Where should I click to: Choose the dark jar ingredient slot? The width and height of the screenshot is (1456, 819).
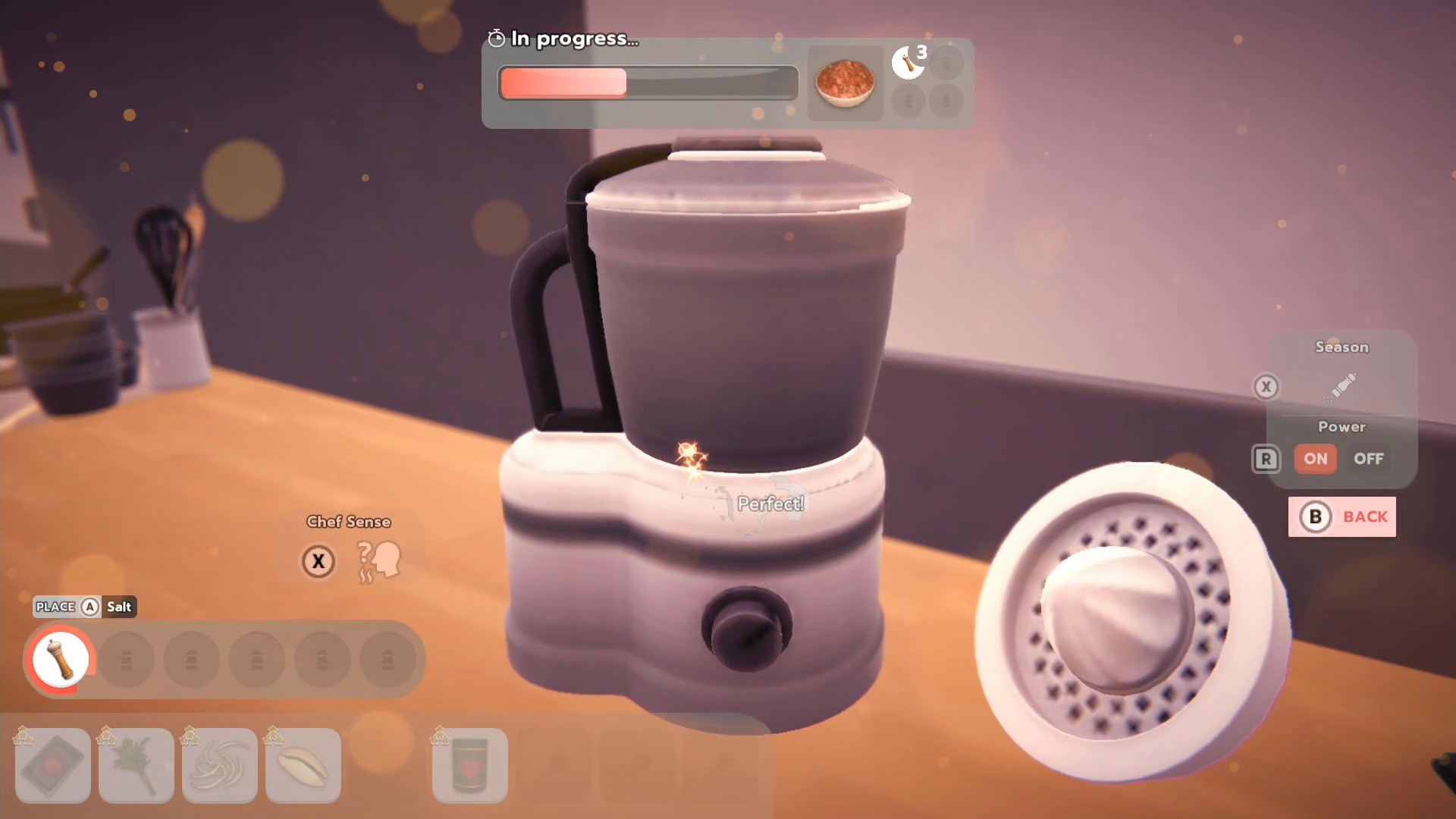[x=470, y=765]
